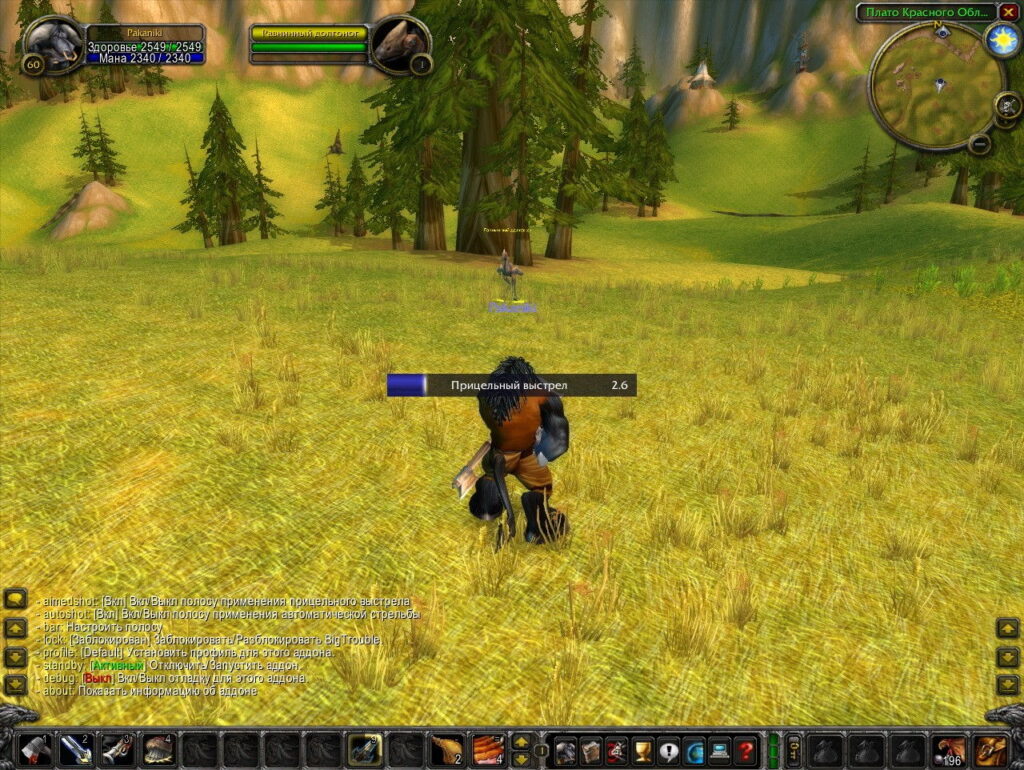
Task: Click the sun day-night indicator
Action: [x=1000, y=38]
